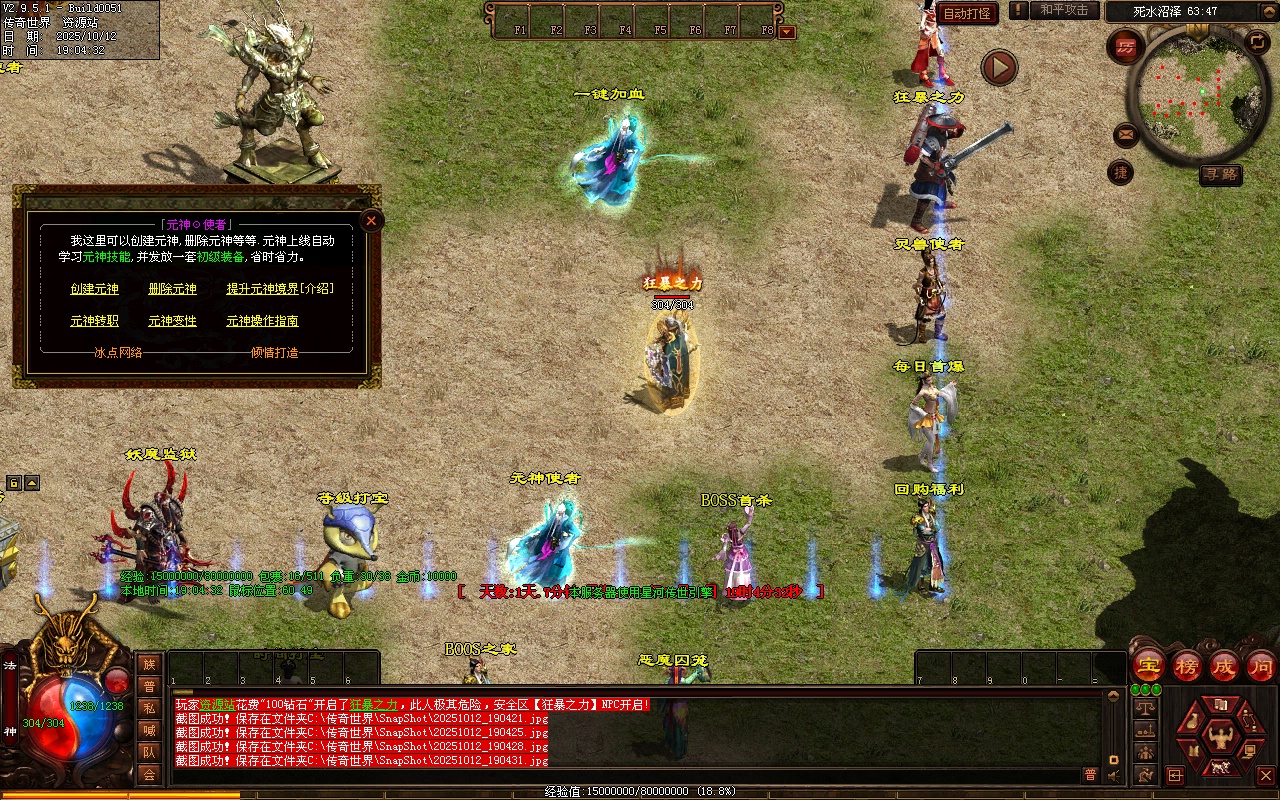The width and height of the screenshot is (1280, 800).
Task: Pick the 提升元神境界 option
Action: (x=262, y=289)
